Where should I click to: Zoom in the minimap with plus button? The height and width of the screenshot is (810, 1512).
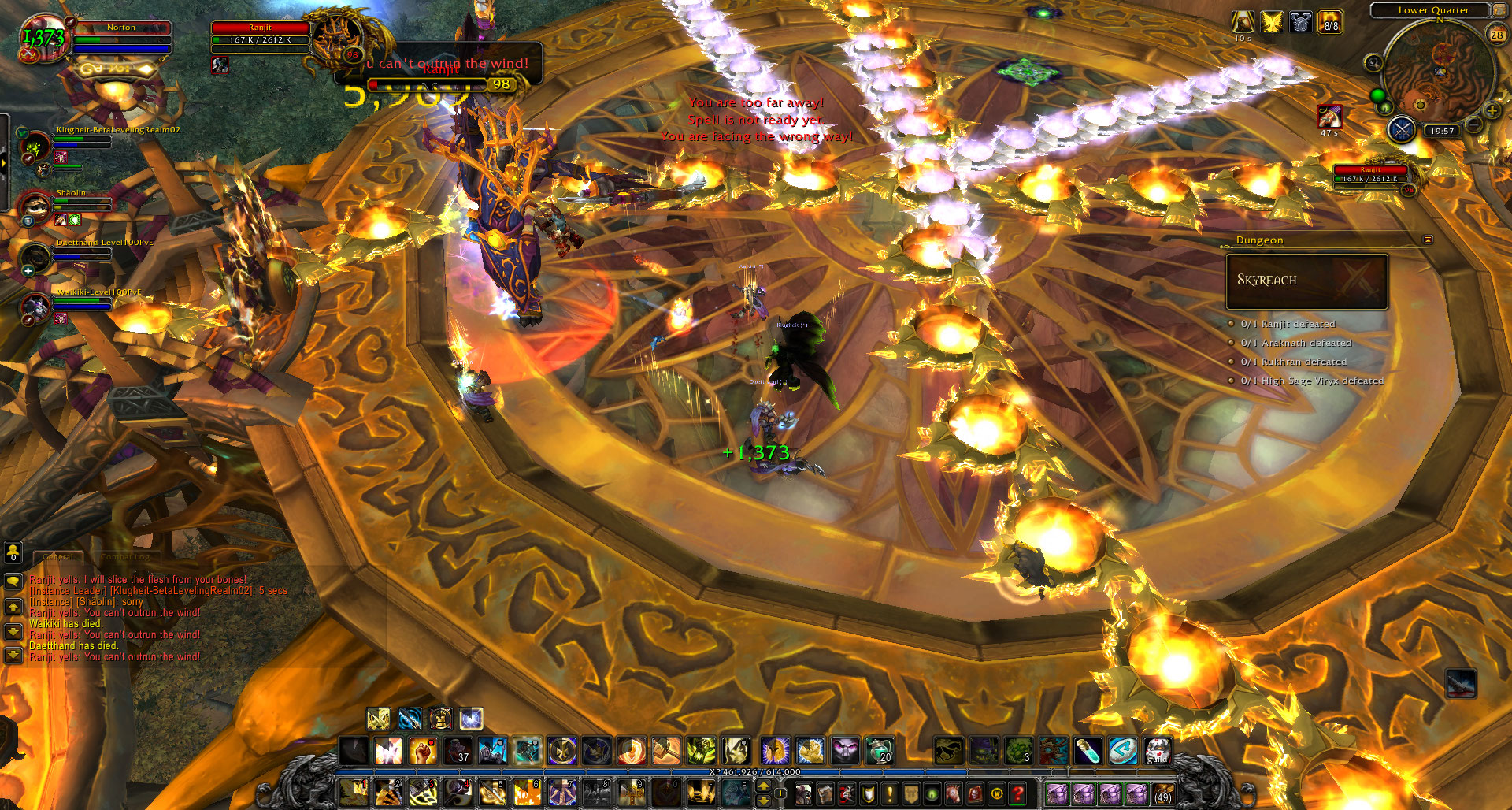(x=1492, y=111)
